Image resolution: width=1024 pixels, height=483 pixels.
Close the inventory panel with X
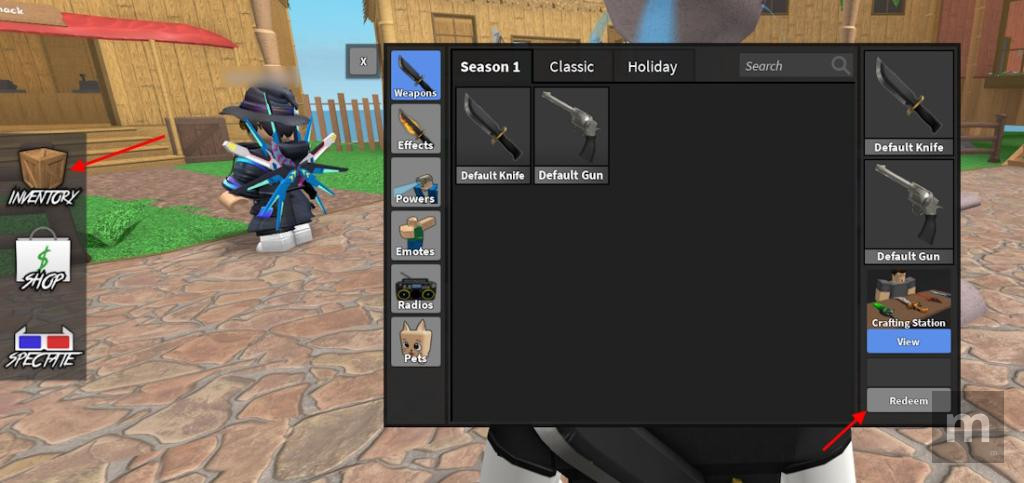tap(363, 62)
